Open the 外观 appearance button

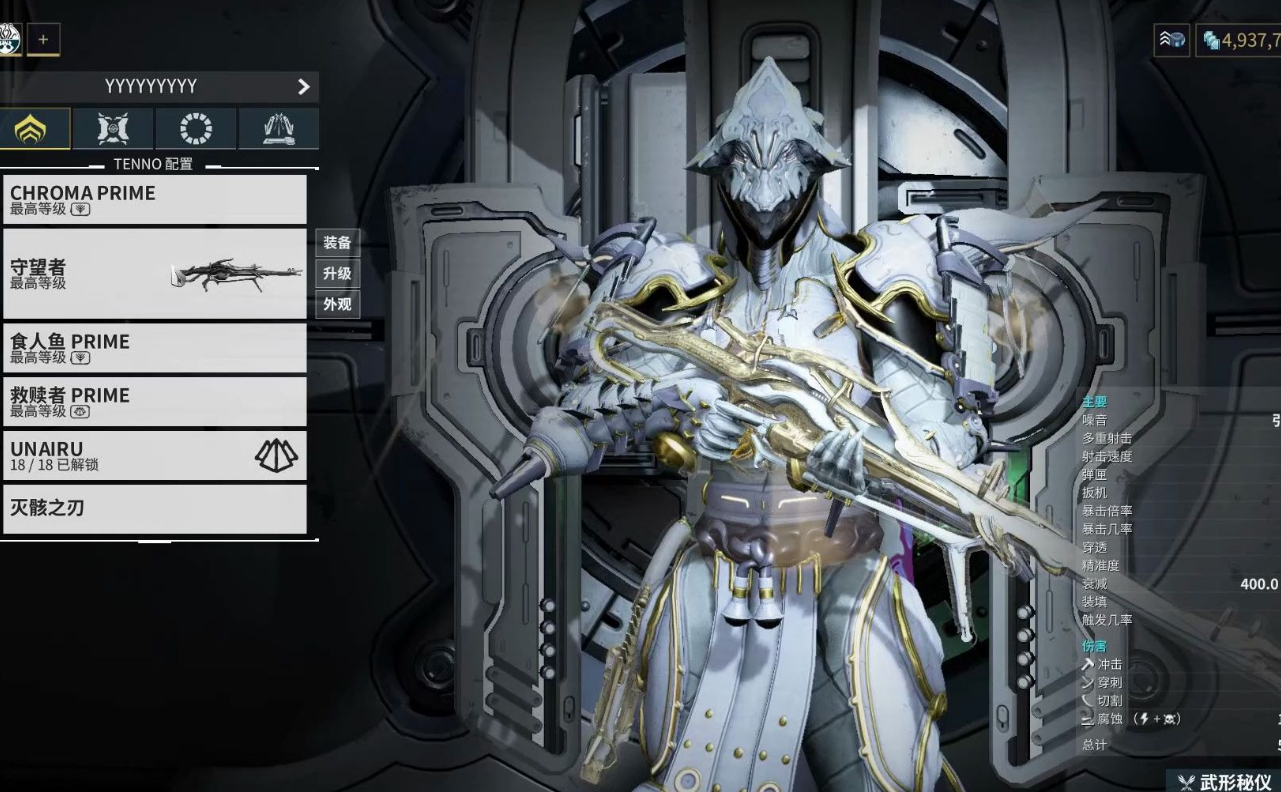337,304
